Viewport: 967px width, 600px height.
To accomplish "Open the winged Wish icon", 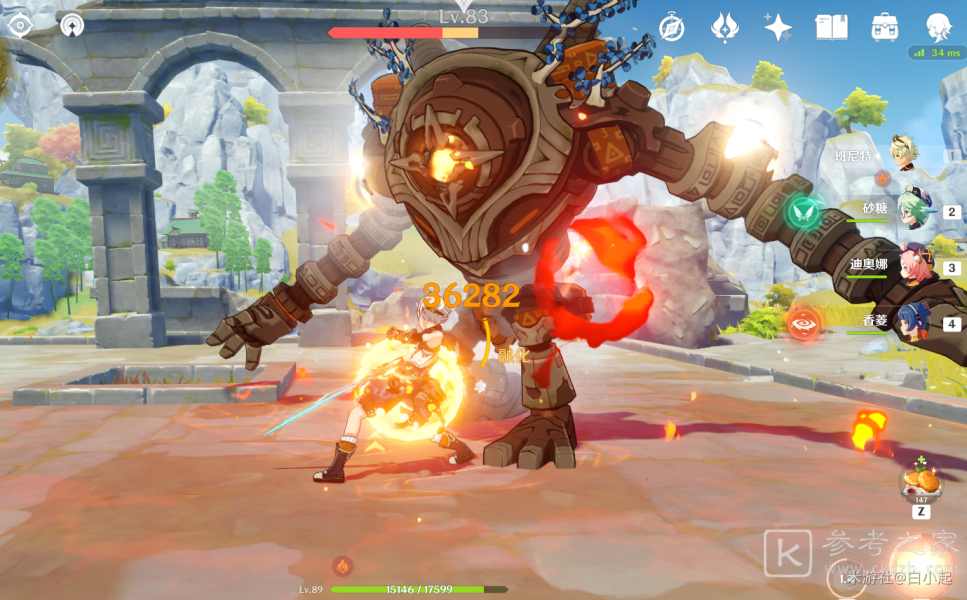I will (x=724, y=27).
